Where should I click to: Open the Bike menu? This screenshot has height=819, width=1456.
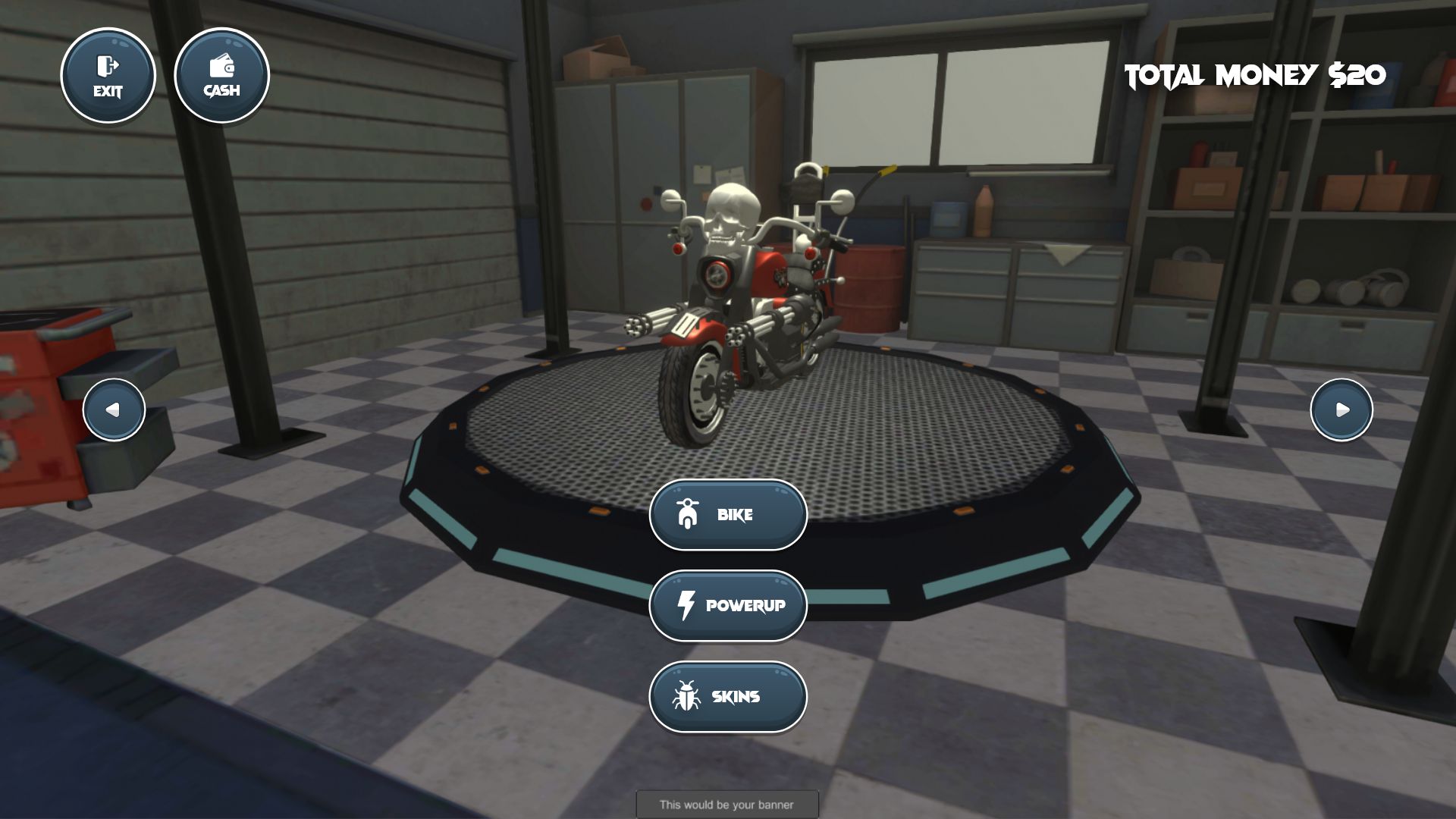728,515
